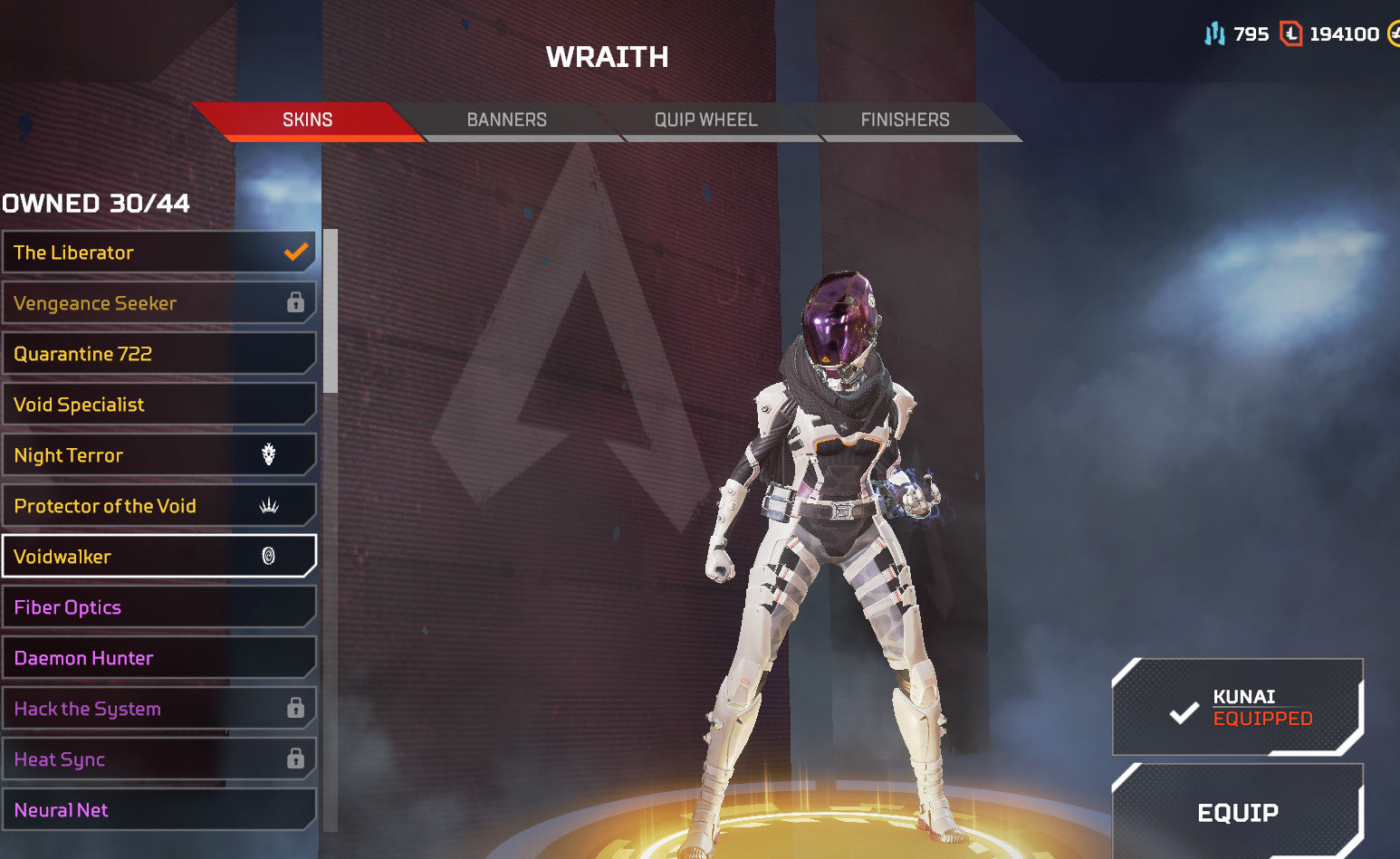The height and width of the screenshot is (859, 1400).
Task: Pick the Night Terror skin
Action: [x=158, y=455]
